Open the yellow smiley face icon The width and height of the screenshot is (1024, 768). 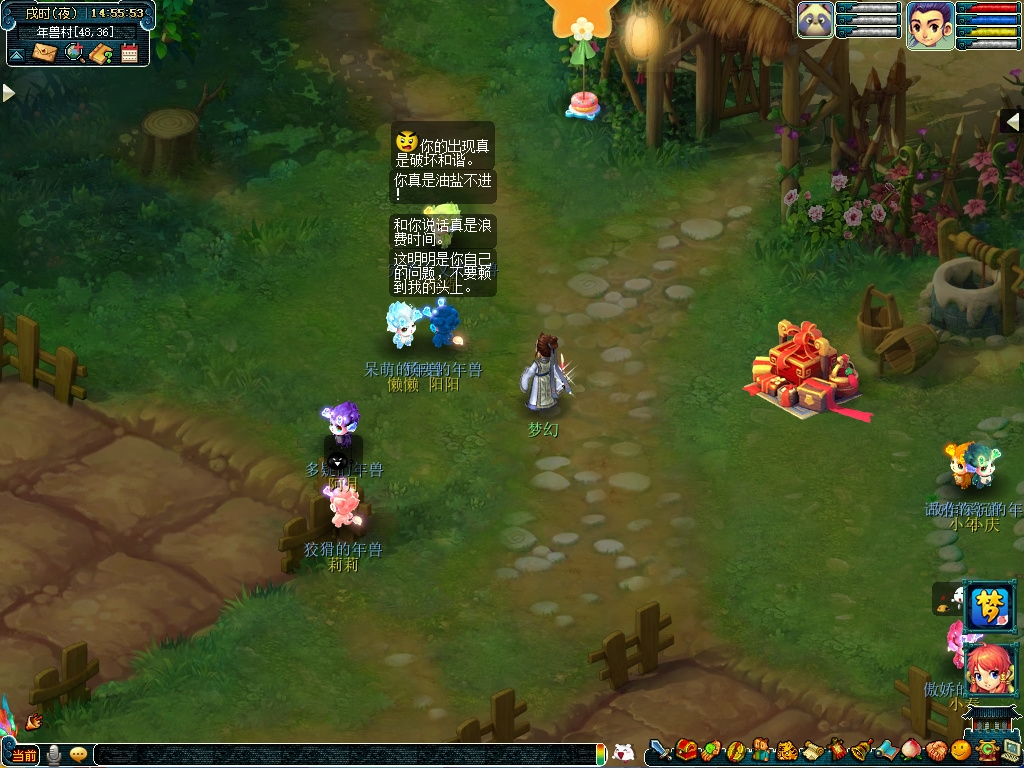point(961,750)
